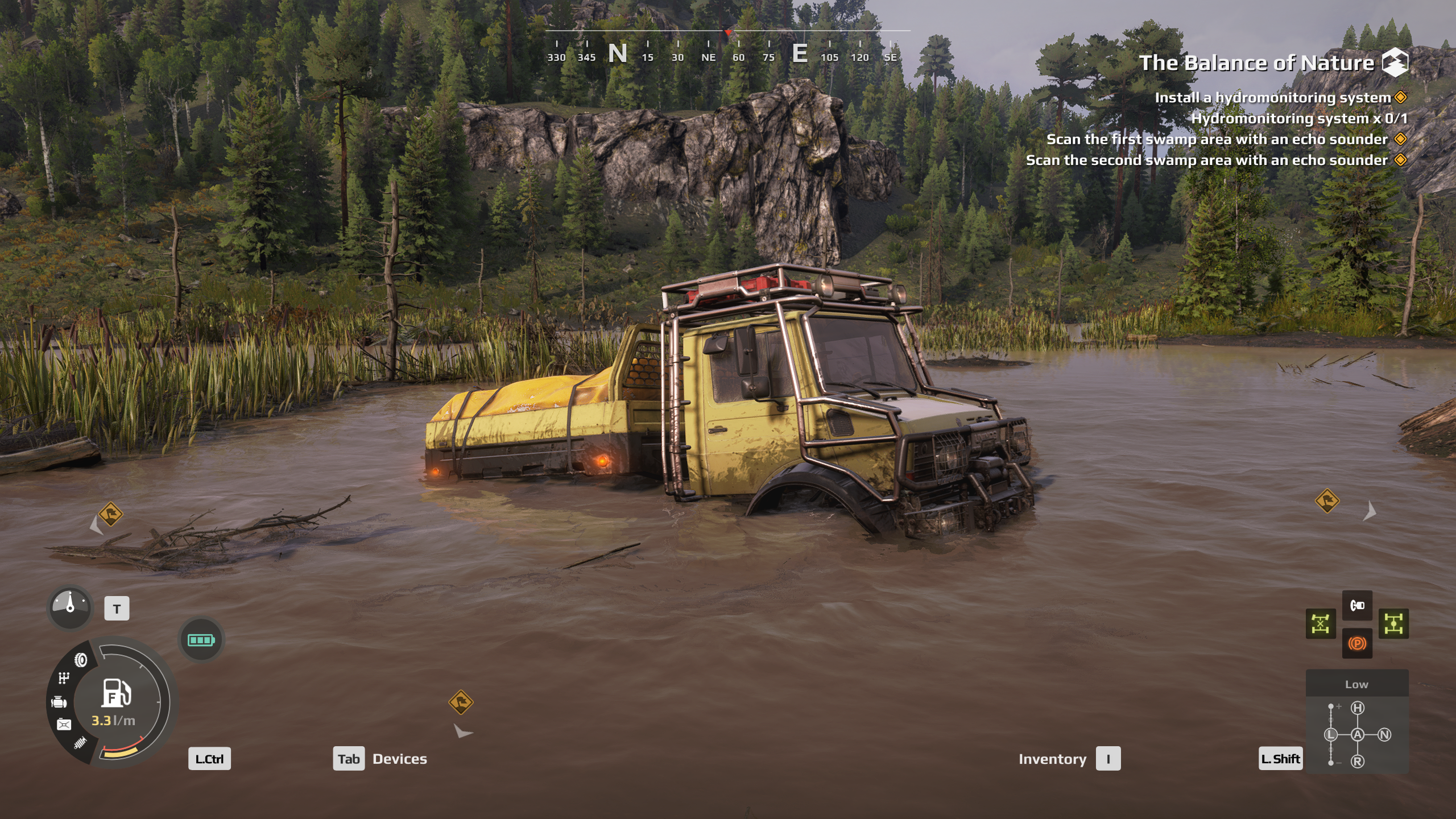1456x819 pixels.
Task: Check the engine damage status icon
Action: point(59,702)
